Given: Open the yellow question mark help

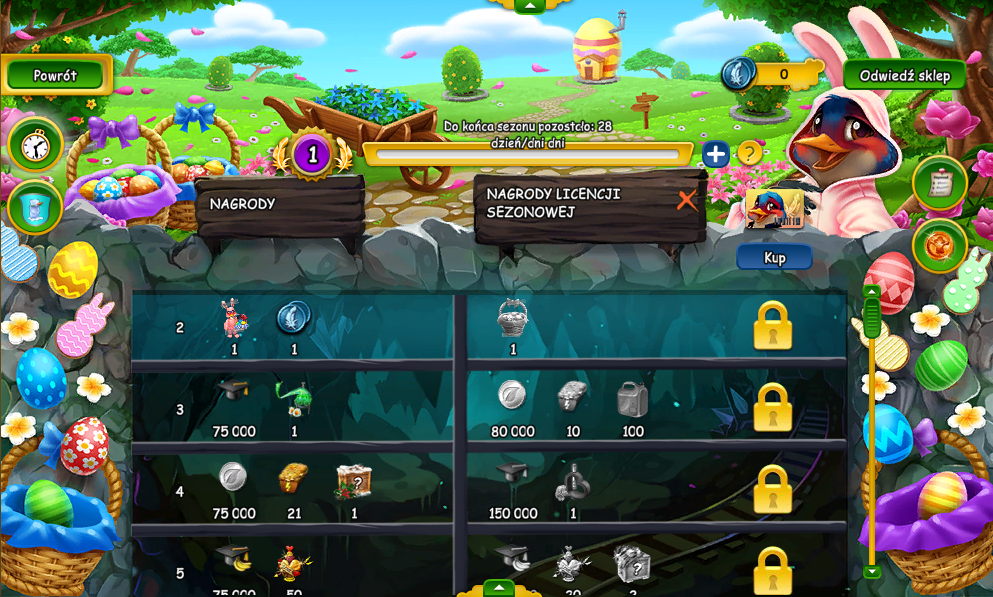Looking at the screenshot, I should coord(749,154).
